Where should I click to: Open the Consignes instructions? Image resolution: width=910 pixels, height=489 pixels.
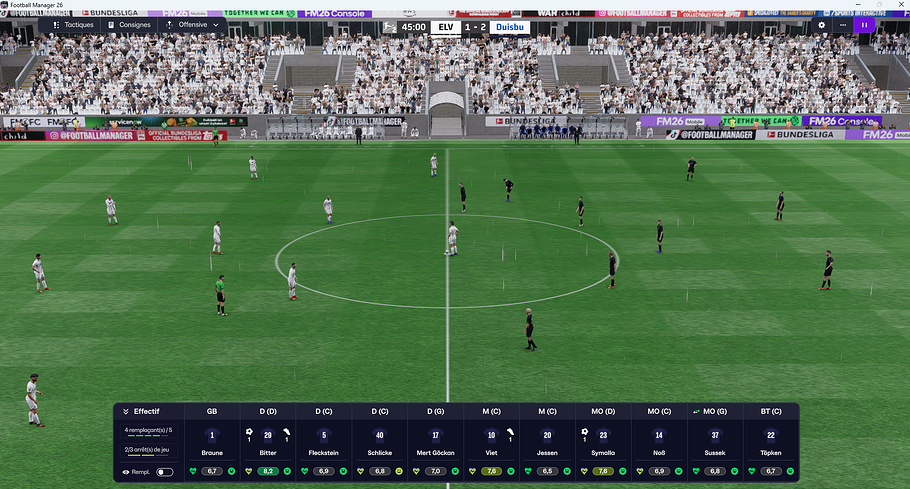pos(128,24)
